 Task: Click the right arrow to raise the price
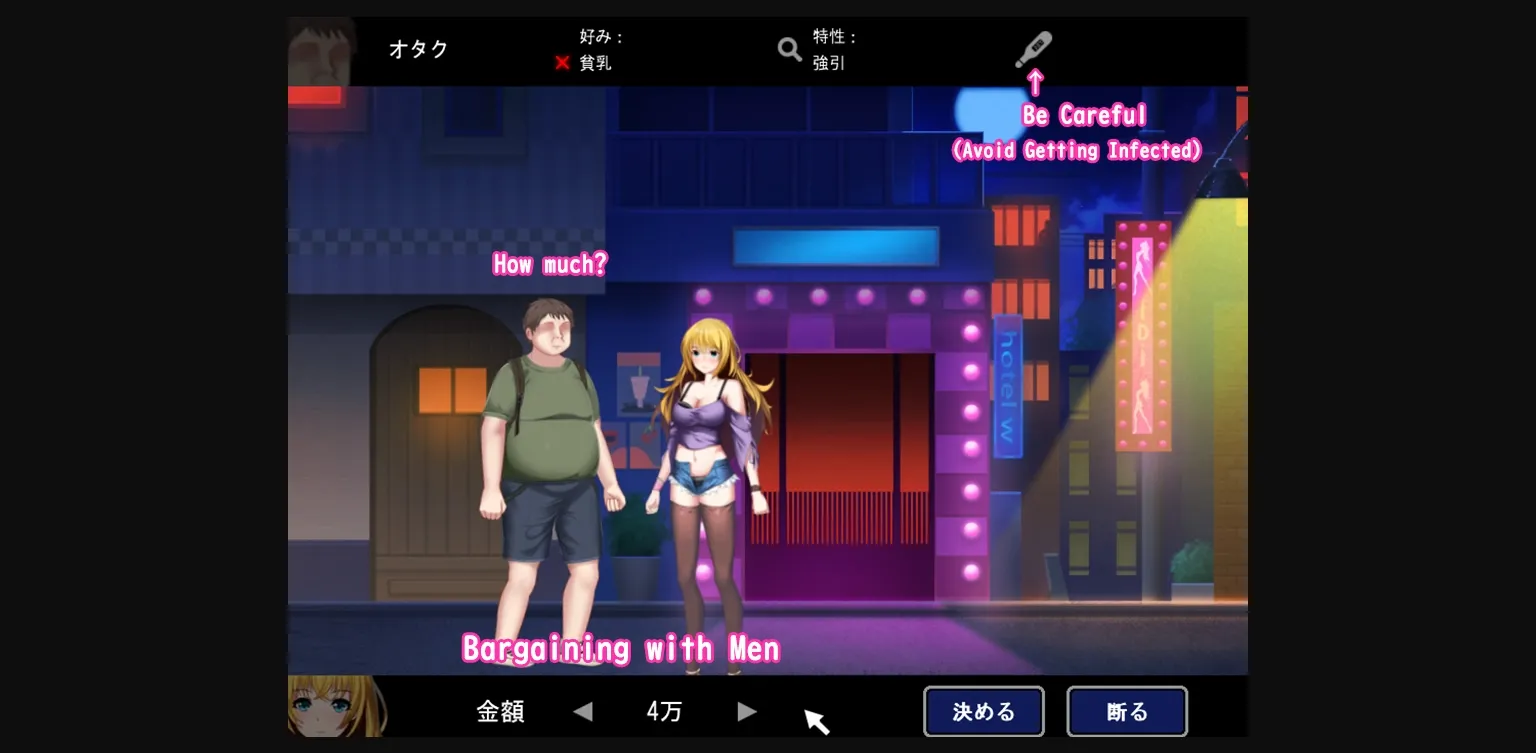[746, 711]
